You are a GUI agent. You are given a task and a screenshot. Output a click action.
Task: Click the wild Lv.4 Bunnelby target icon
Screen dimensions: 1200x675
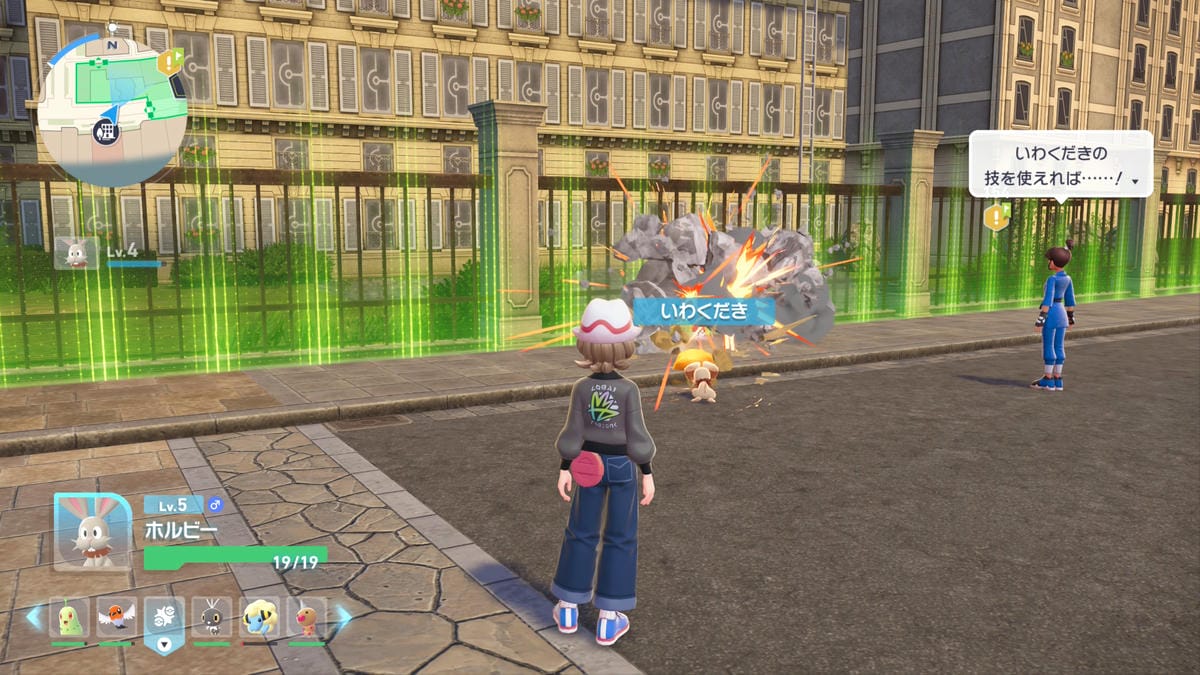[76, 253]
